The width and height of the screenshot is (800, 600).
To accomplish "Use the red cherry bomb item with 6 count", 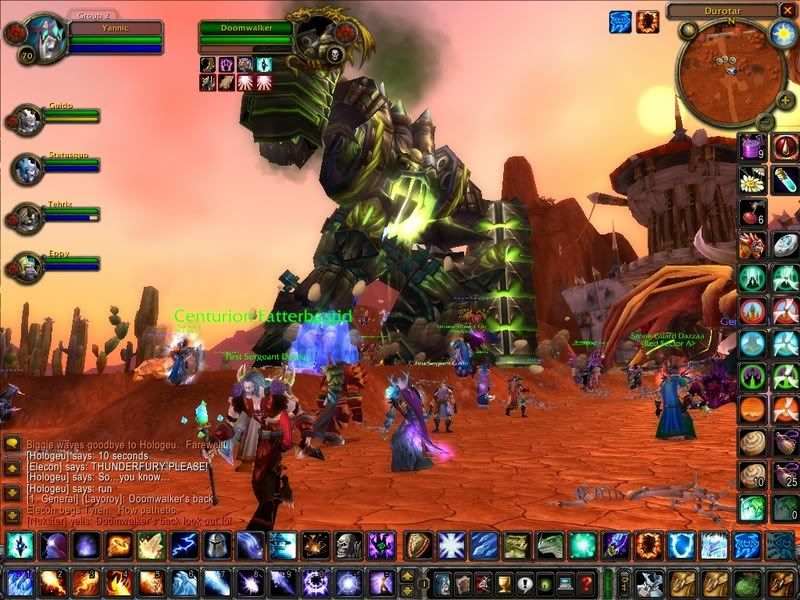I will coord(751,213).
